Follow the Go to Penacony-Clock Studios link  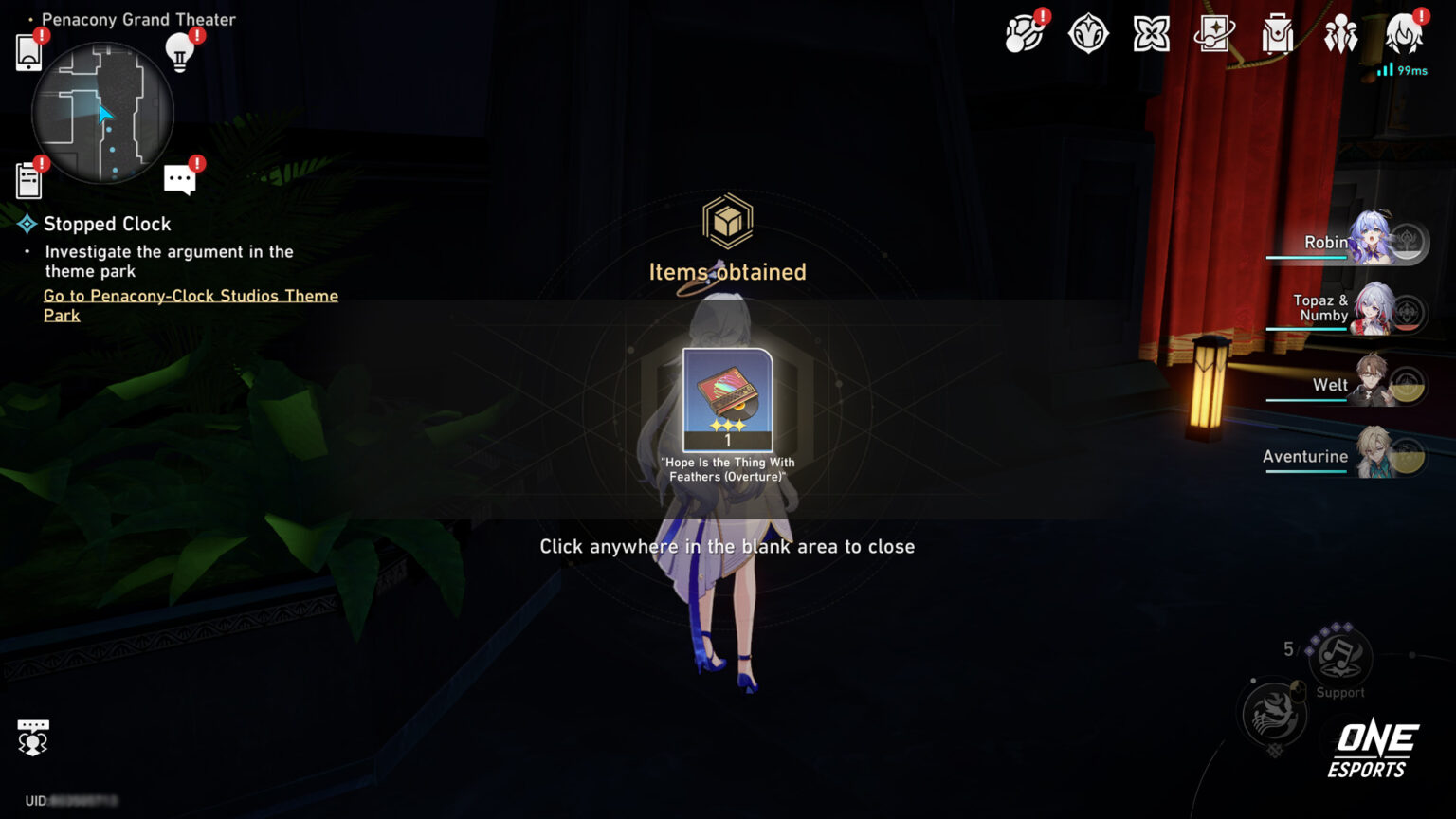190,305
